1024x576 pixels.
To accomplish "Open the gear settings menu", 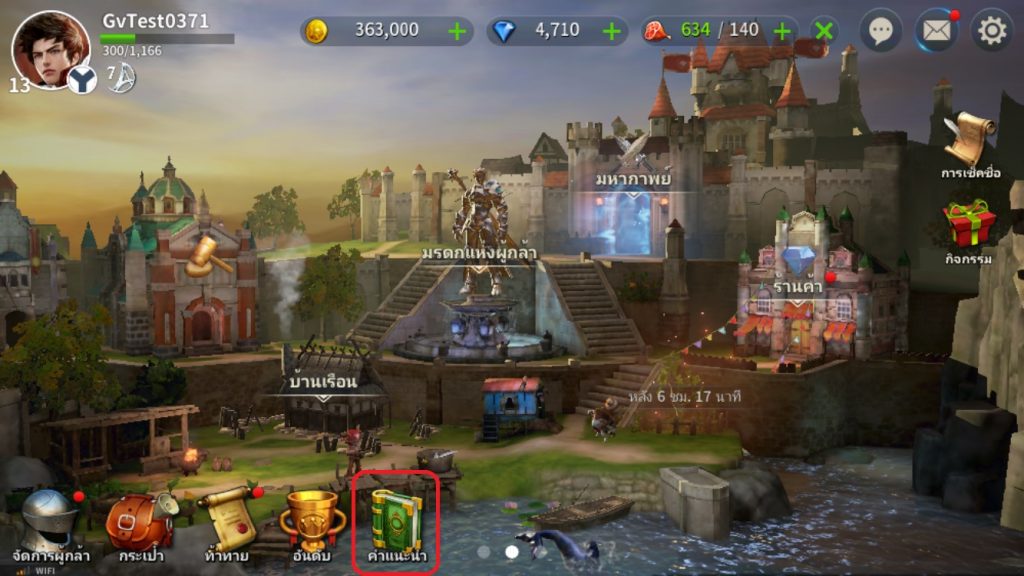I will (x=992, y=31).
